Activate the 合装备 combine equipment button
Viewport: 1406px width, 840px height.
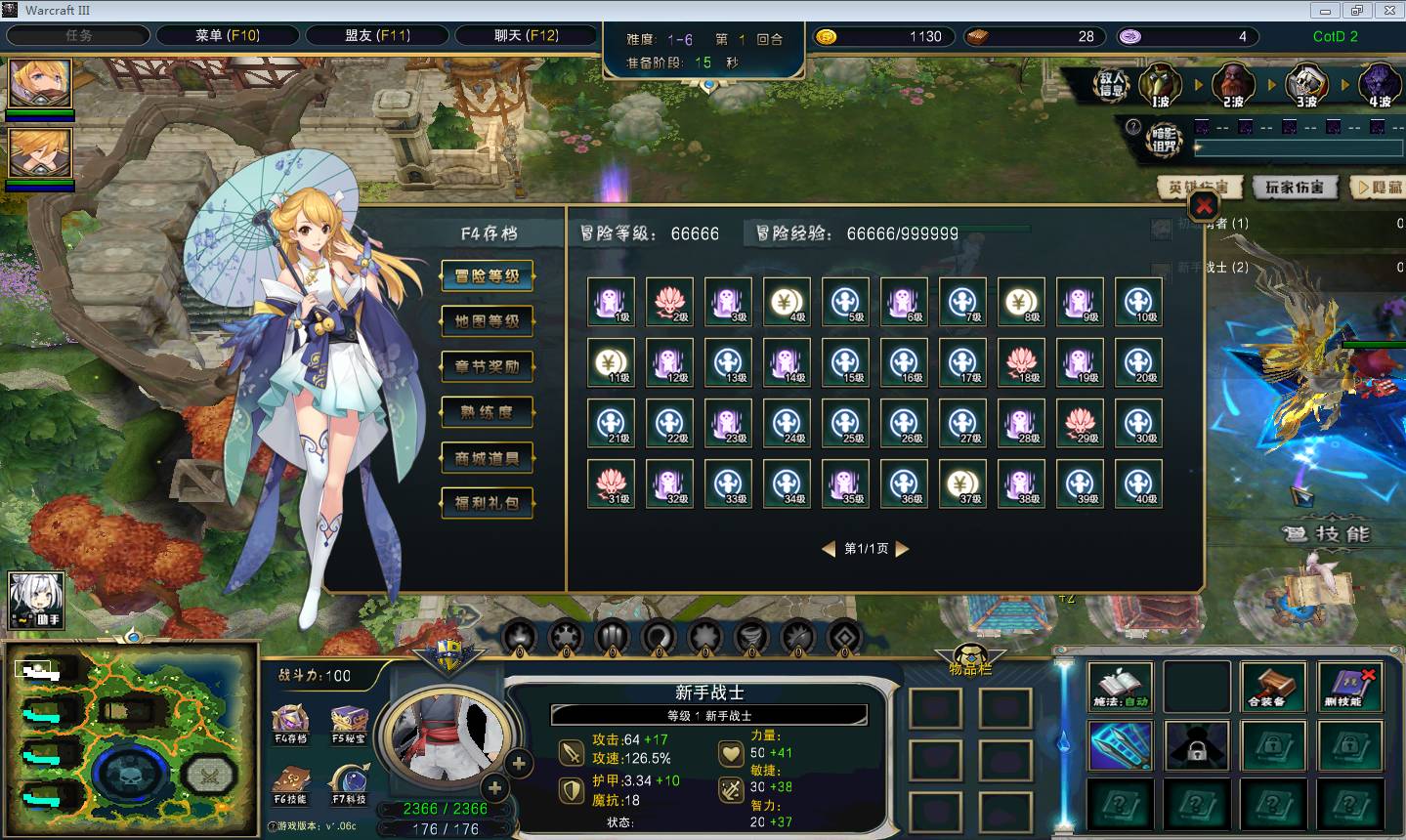1272,687
